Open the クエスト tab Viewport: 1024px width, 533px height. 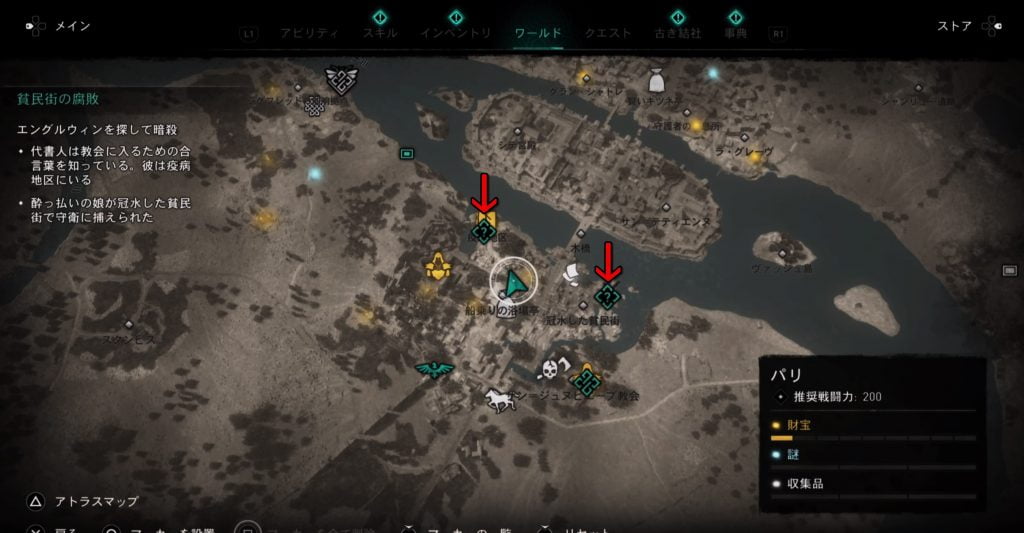click(608, 33)
